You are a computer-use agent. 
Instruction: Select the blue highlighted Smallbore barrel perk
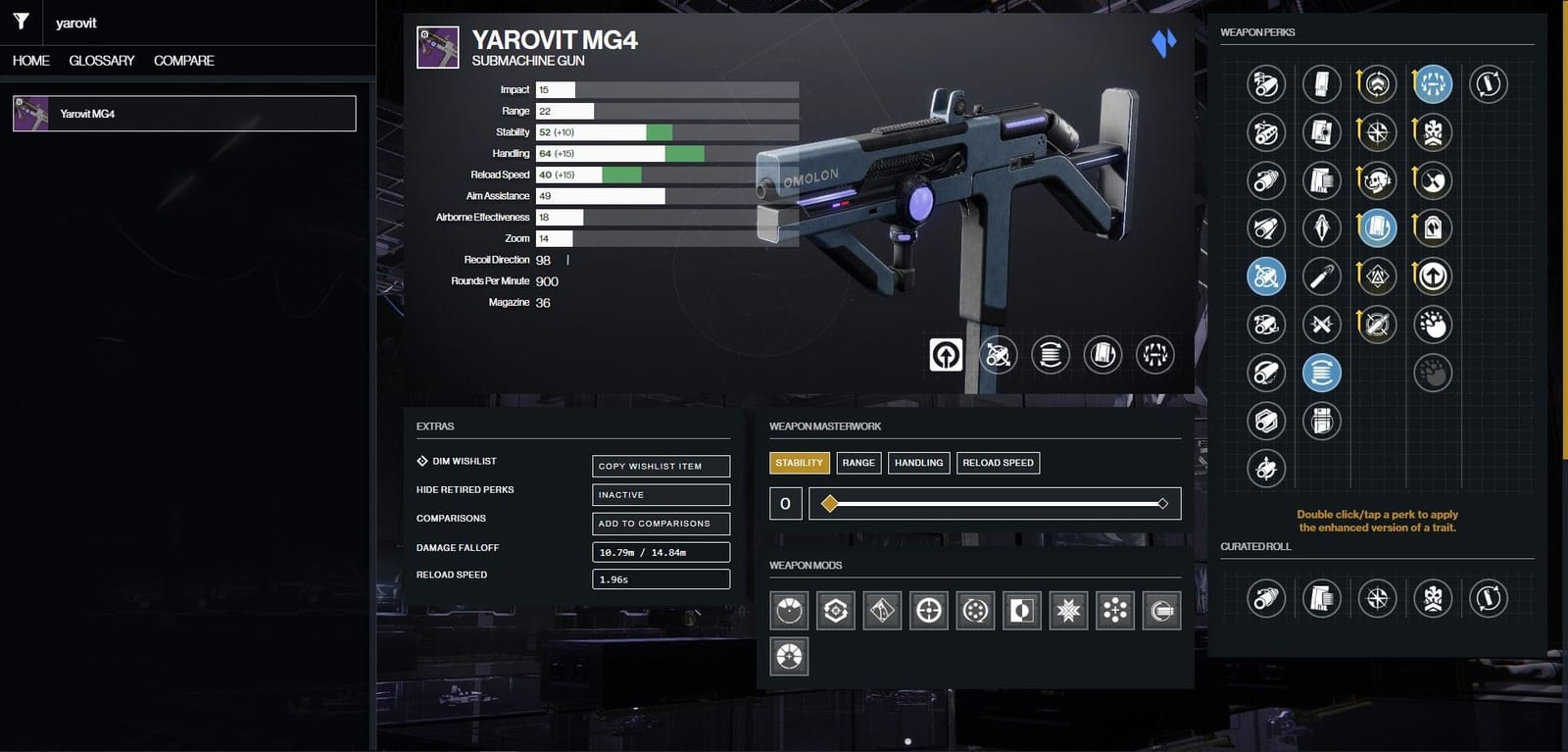[1265, 276]
